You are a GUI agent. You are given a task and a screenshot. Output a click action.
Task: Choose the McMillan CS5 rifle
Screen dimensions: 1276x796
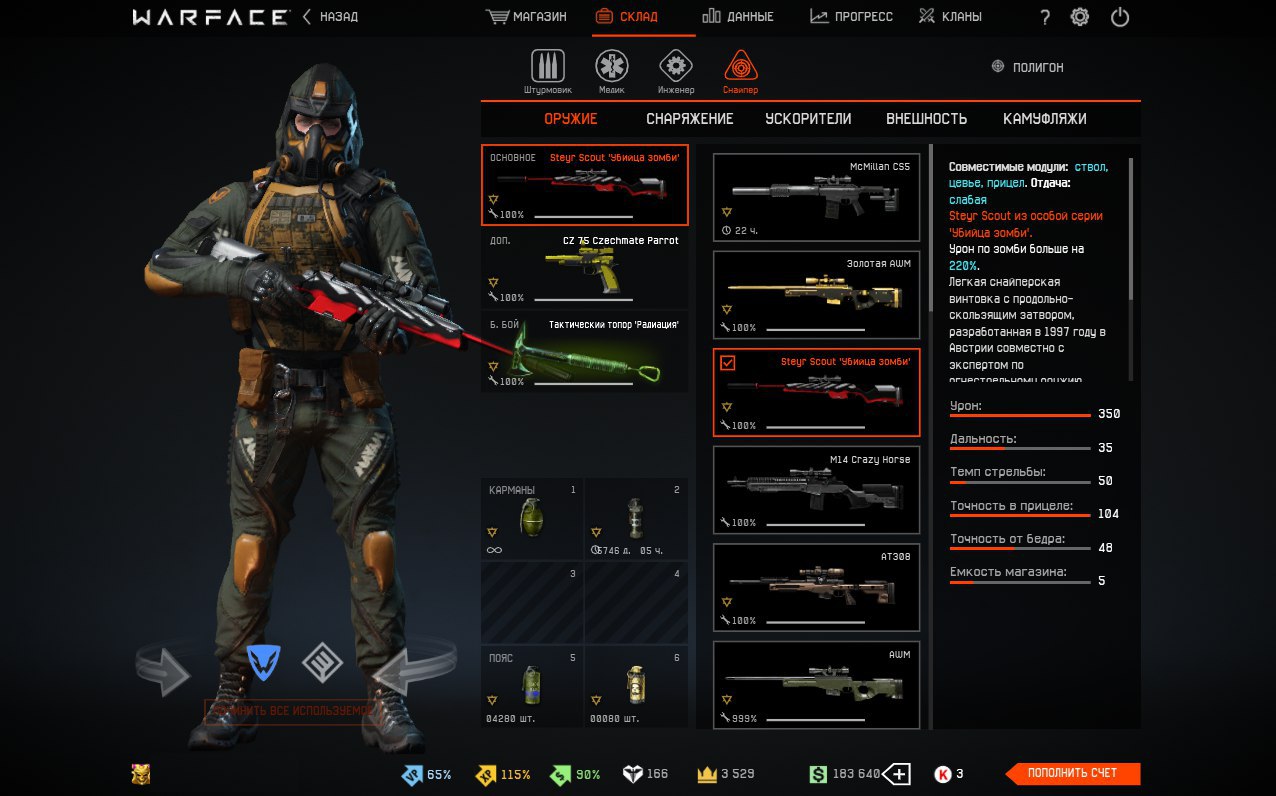tap(816, 197)
